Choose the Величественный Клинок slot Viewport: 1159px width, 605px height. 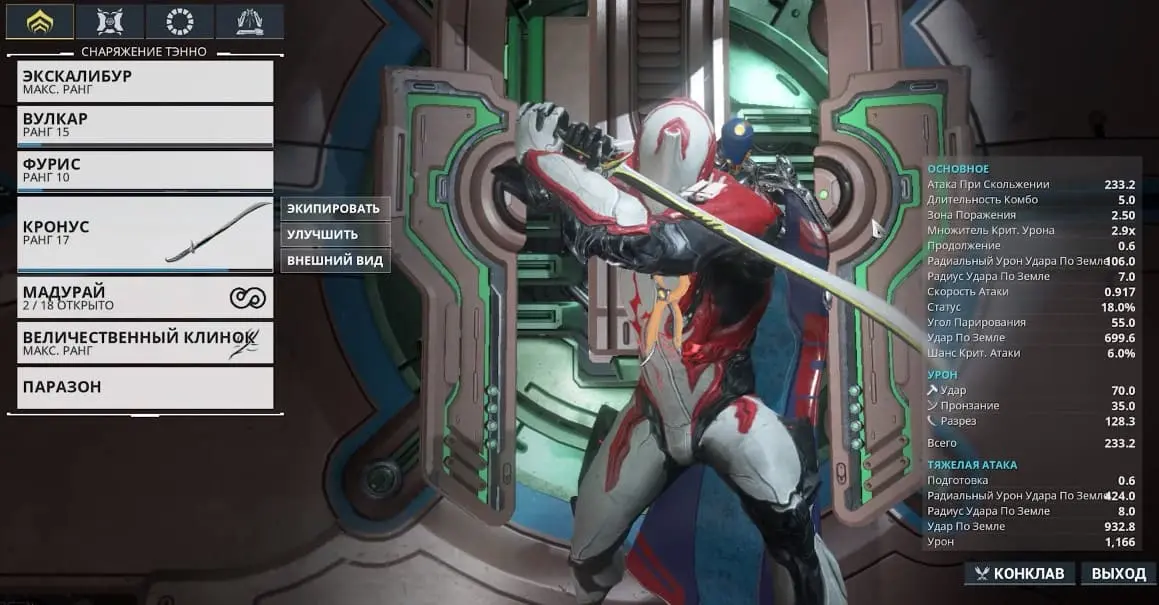pos(145,342)
